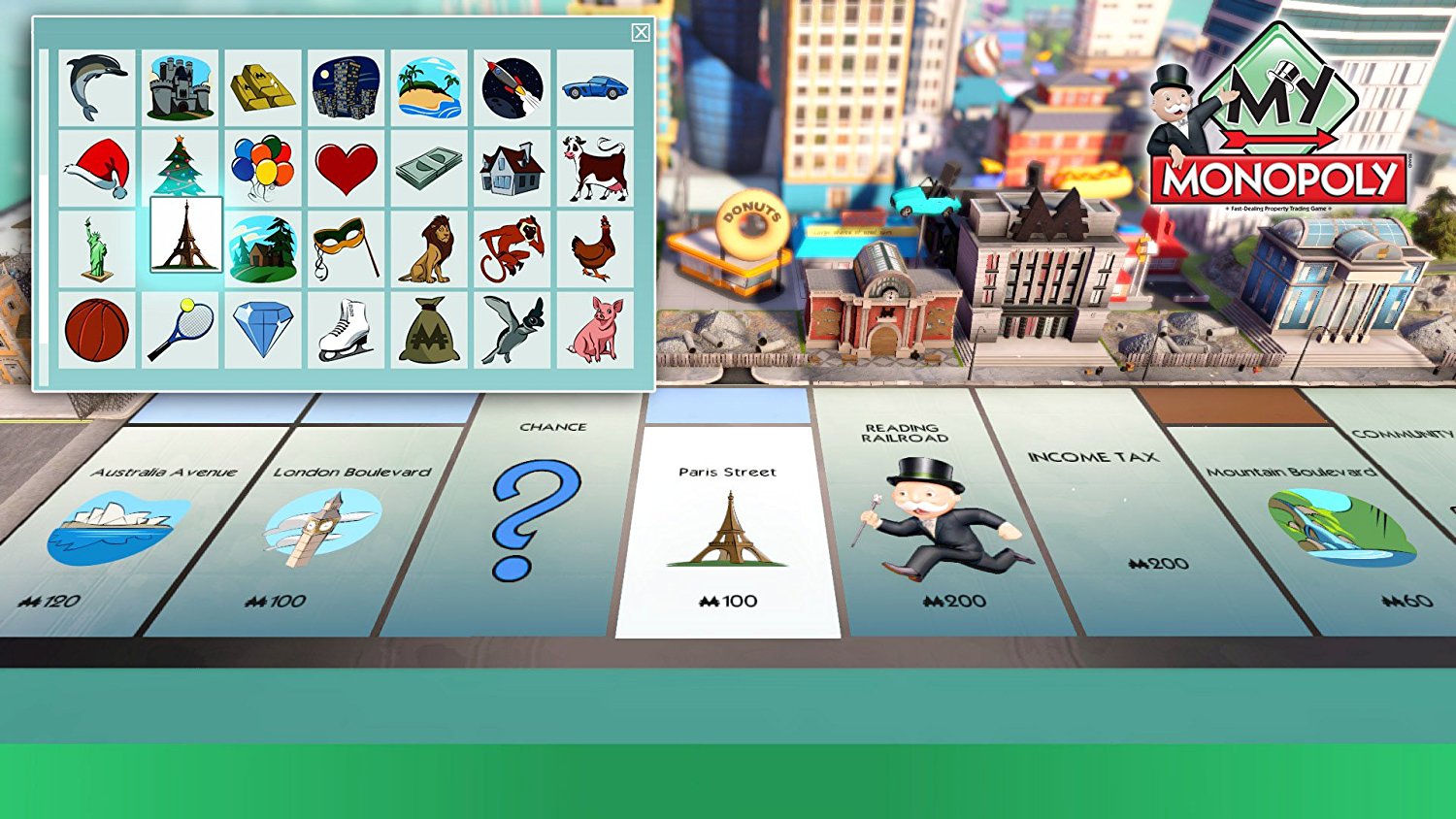Select the balloons icon
The height and width of the screenshot is (819, 1456).
click(262, 165)
